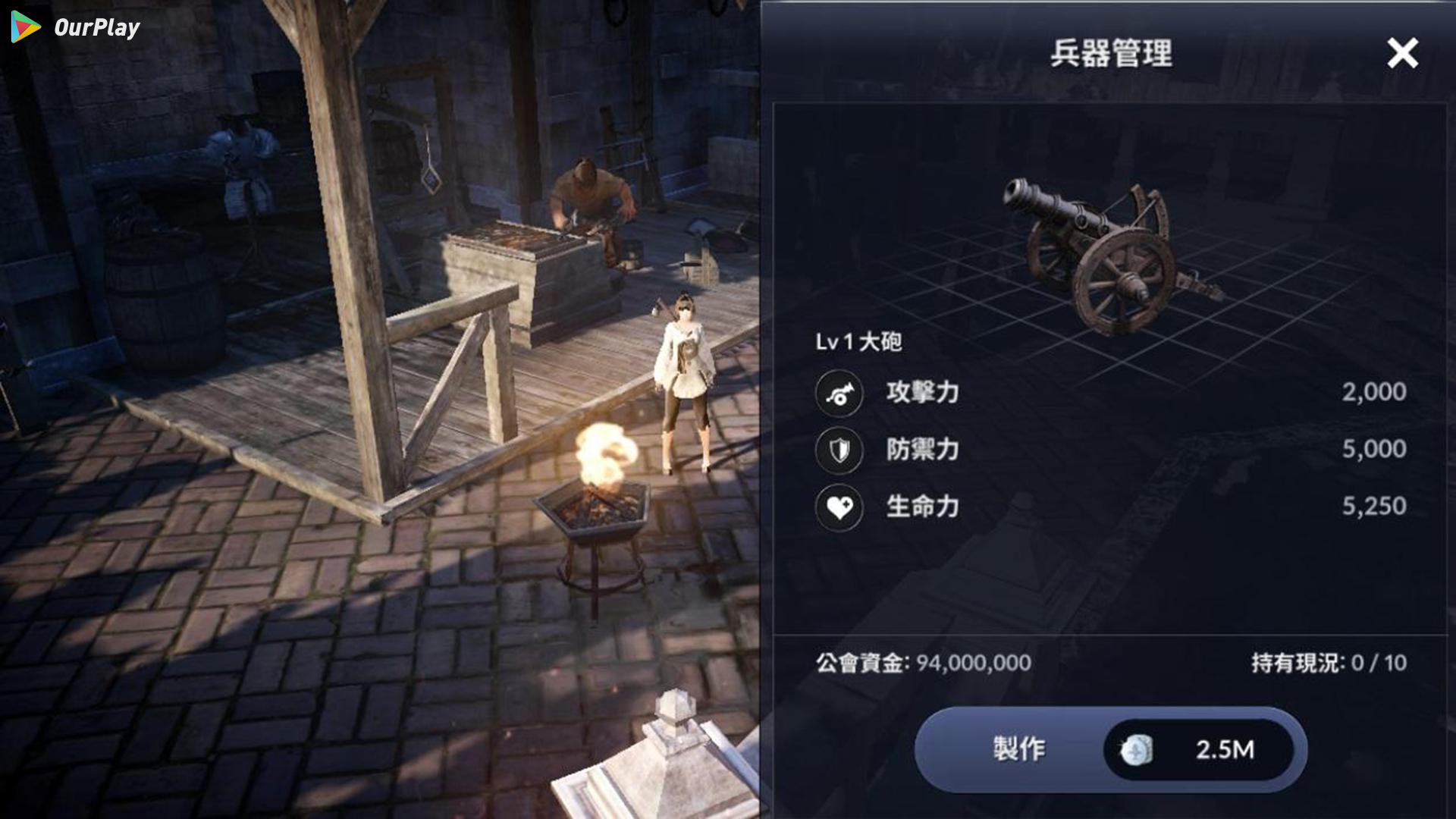The image size is (1456, 819).
Task: Click the 攻擊力 stat row
Action: click(x=922, y=393)
